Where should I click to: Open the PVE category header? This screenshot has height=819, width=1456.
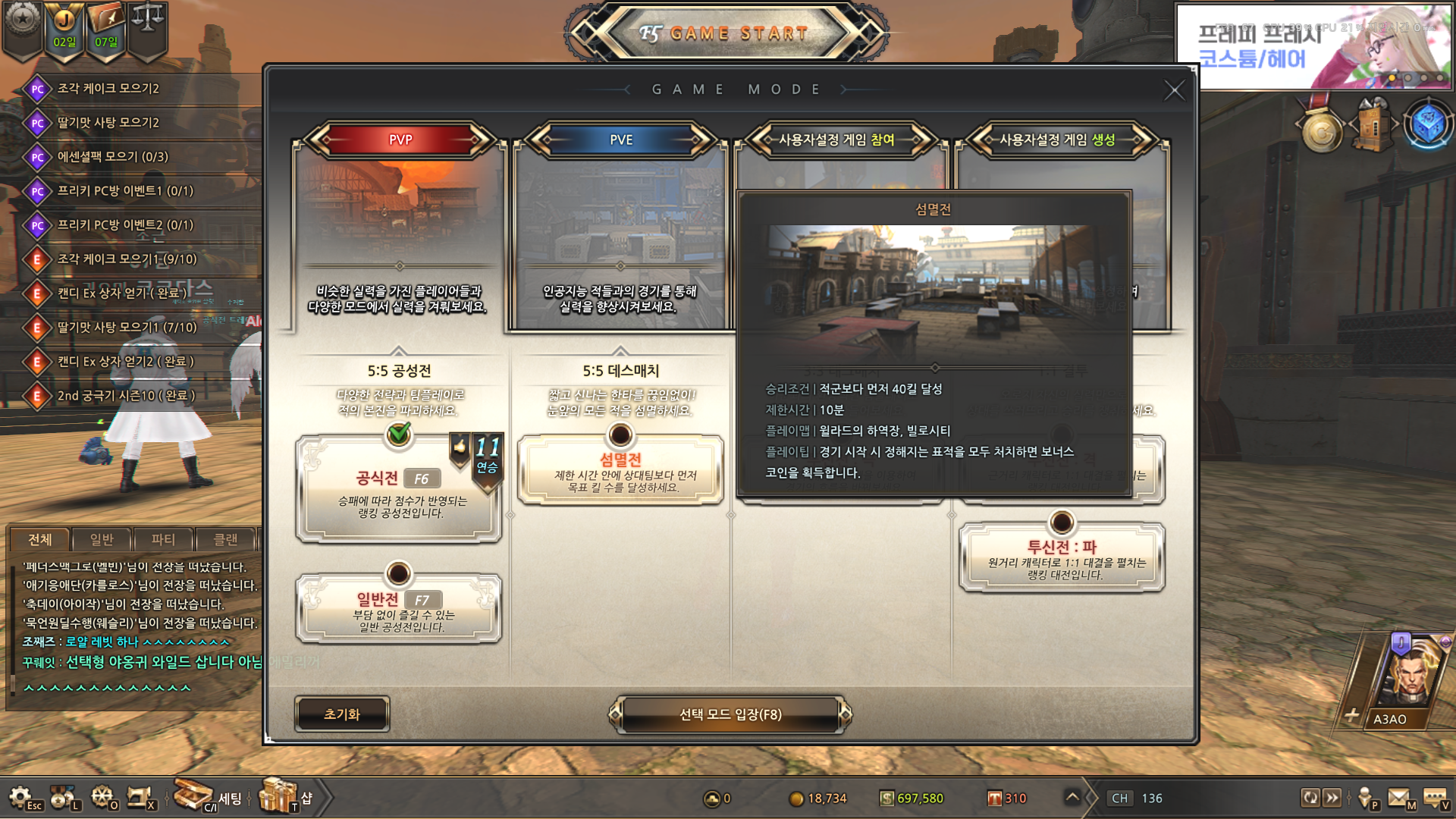620,140
